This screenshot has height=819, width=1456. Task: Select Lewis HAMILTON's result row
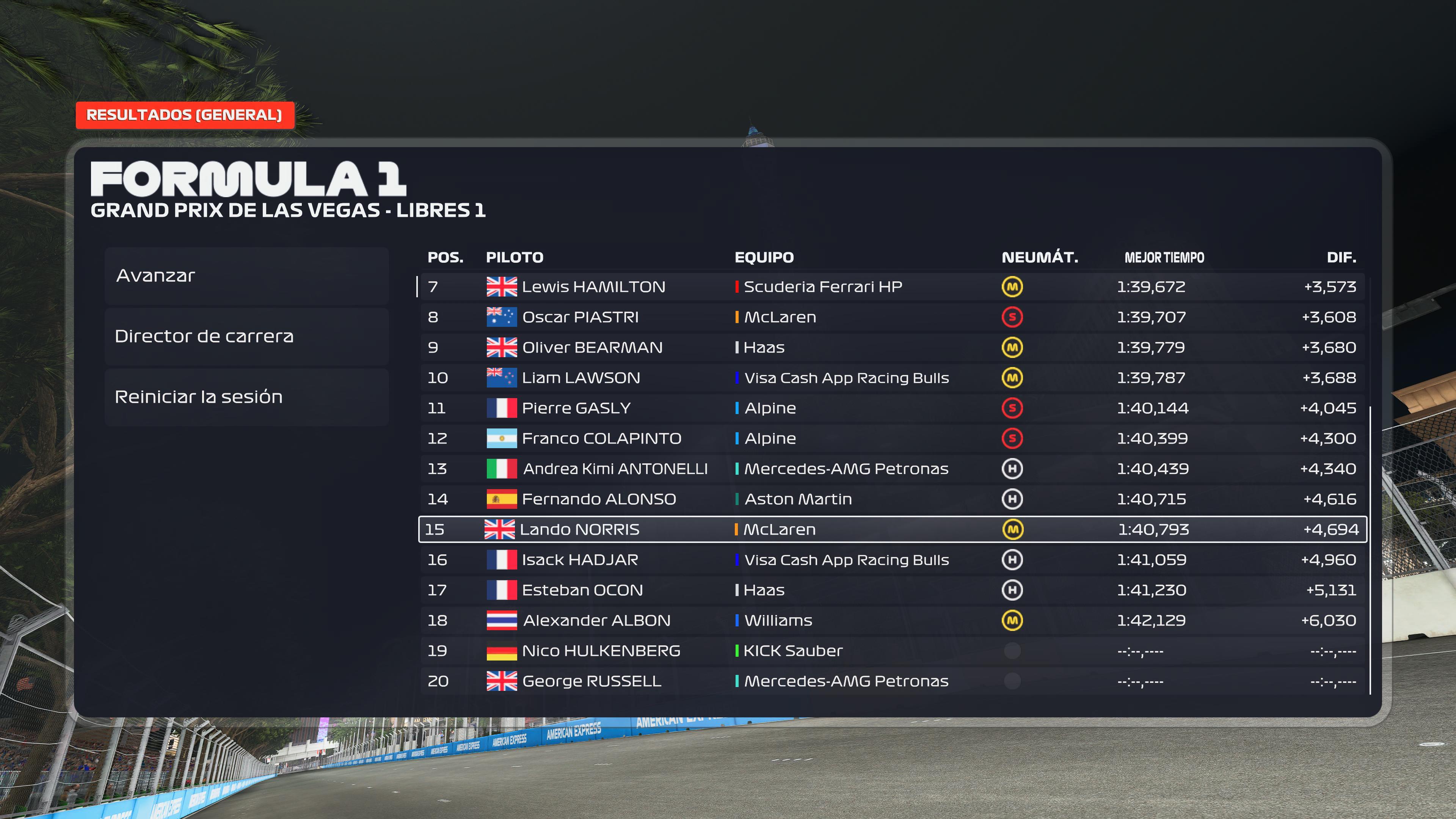pyautogui.click(x=892, y=287)
